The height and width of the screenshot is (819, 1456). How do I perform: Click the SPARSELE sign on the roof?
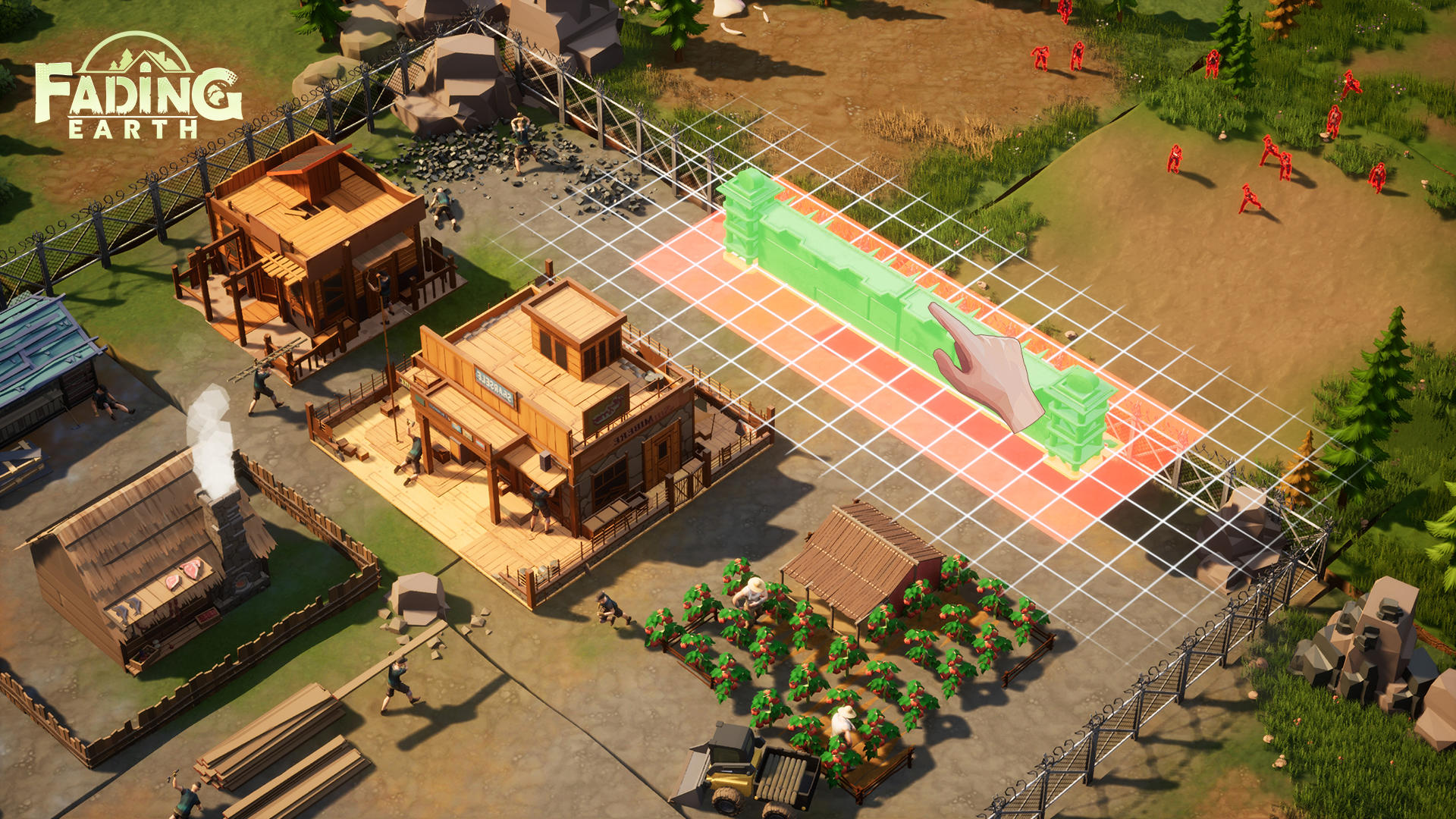(x=493, y=384)
